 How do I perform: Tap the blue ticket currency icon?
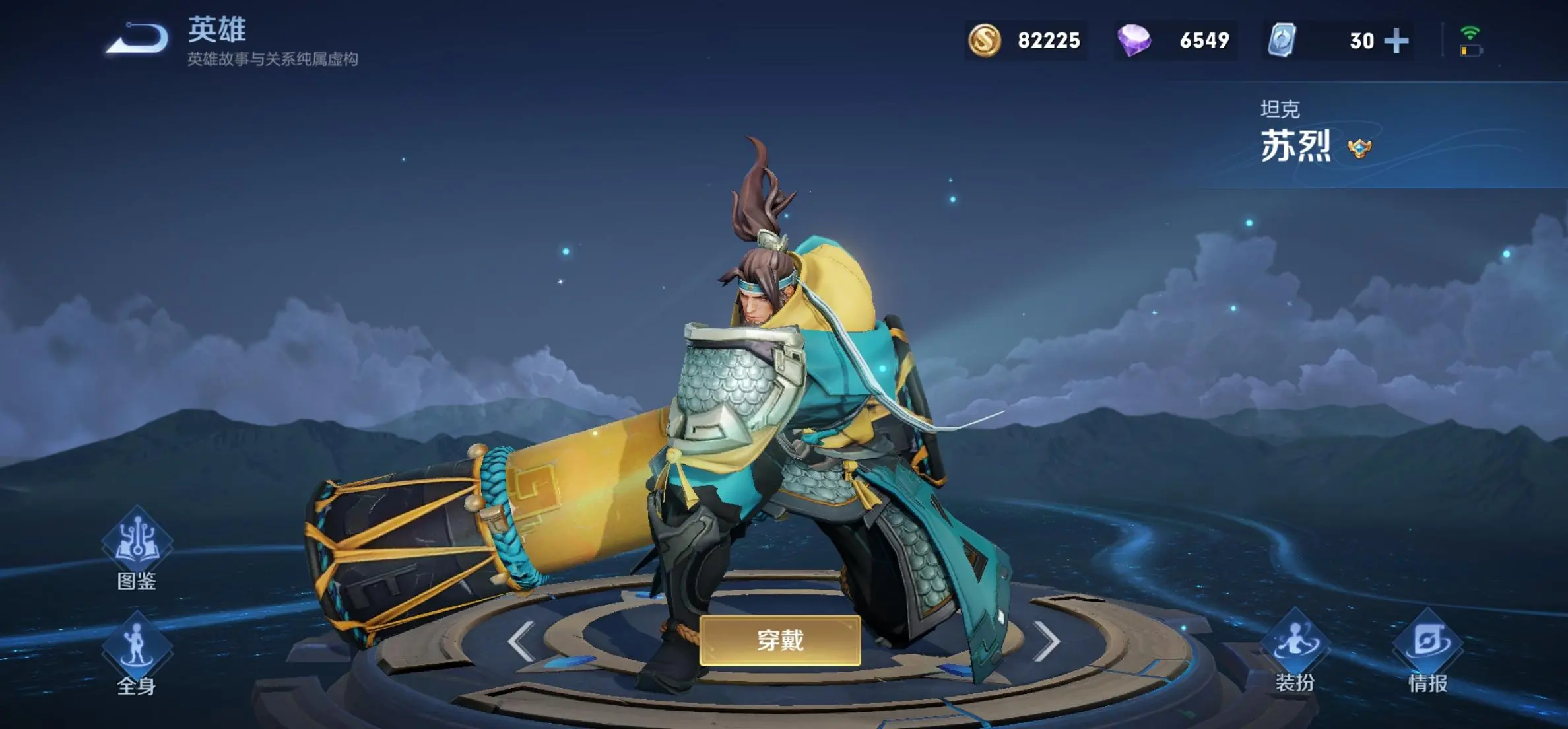(x=1282, y=40)
